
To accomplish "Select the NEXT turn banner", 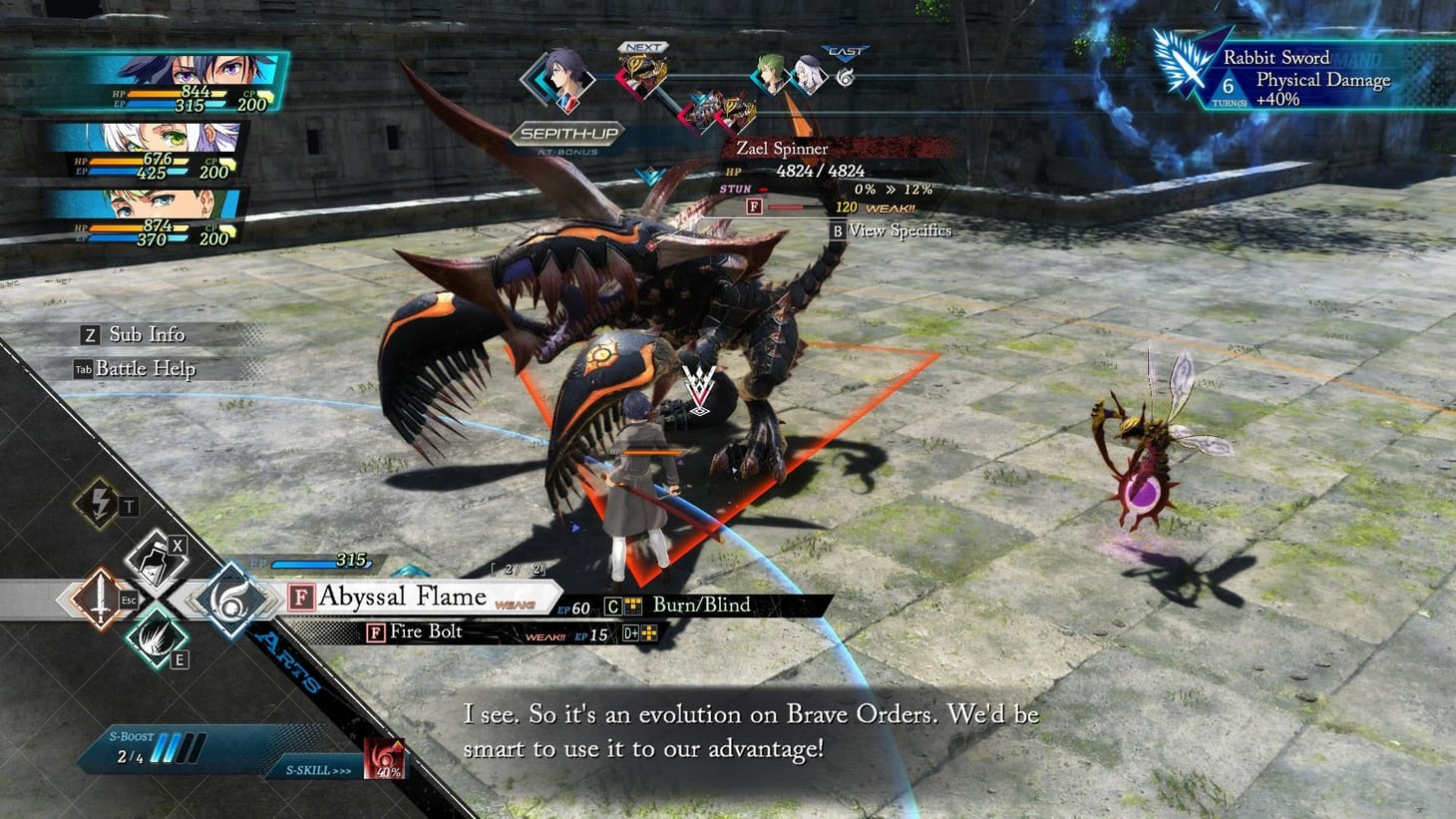I will [643, 46].
